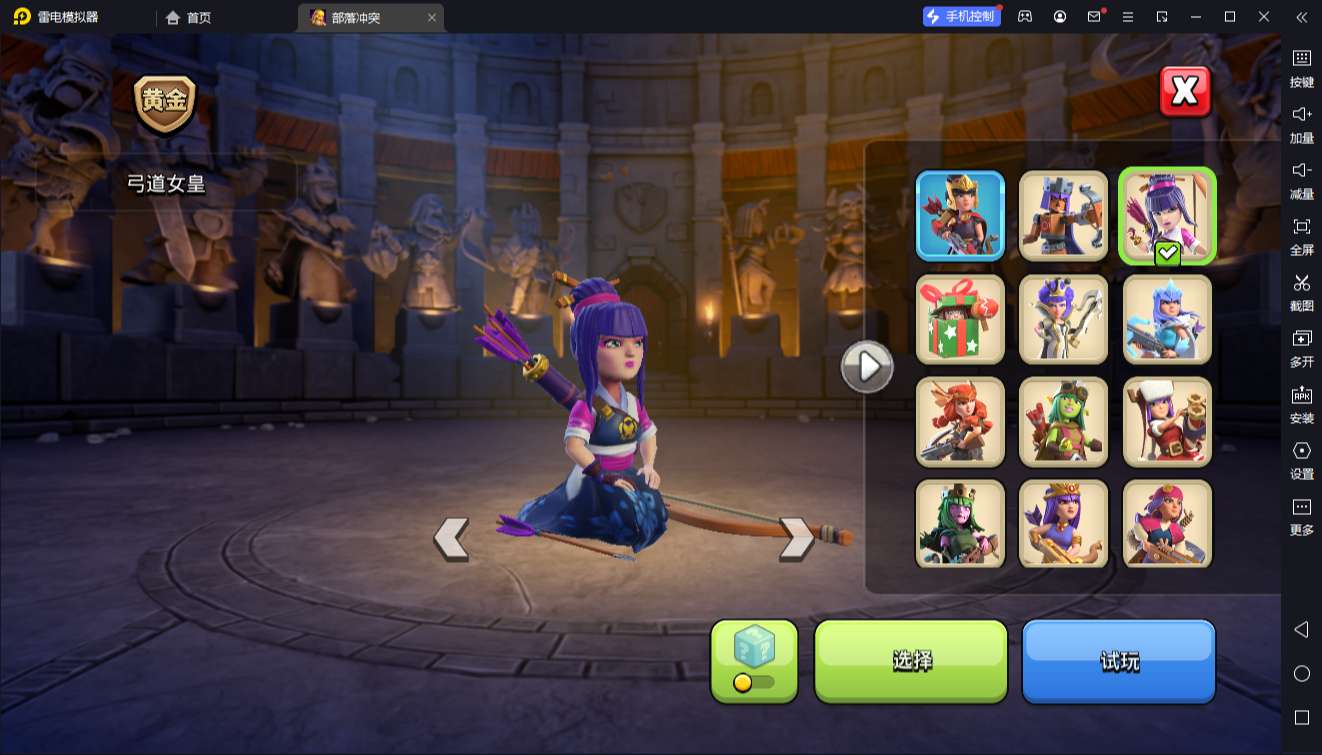1322x755 pixels.
Task: Show the previous skin with the left arrow
Action: pyautogui.click(x=451, y=538)
